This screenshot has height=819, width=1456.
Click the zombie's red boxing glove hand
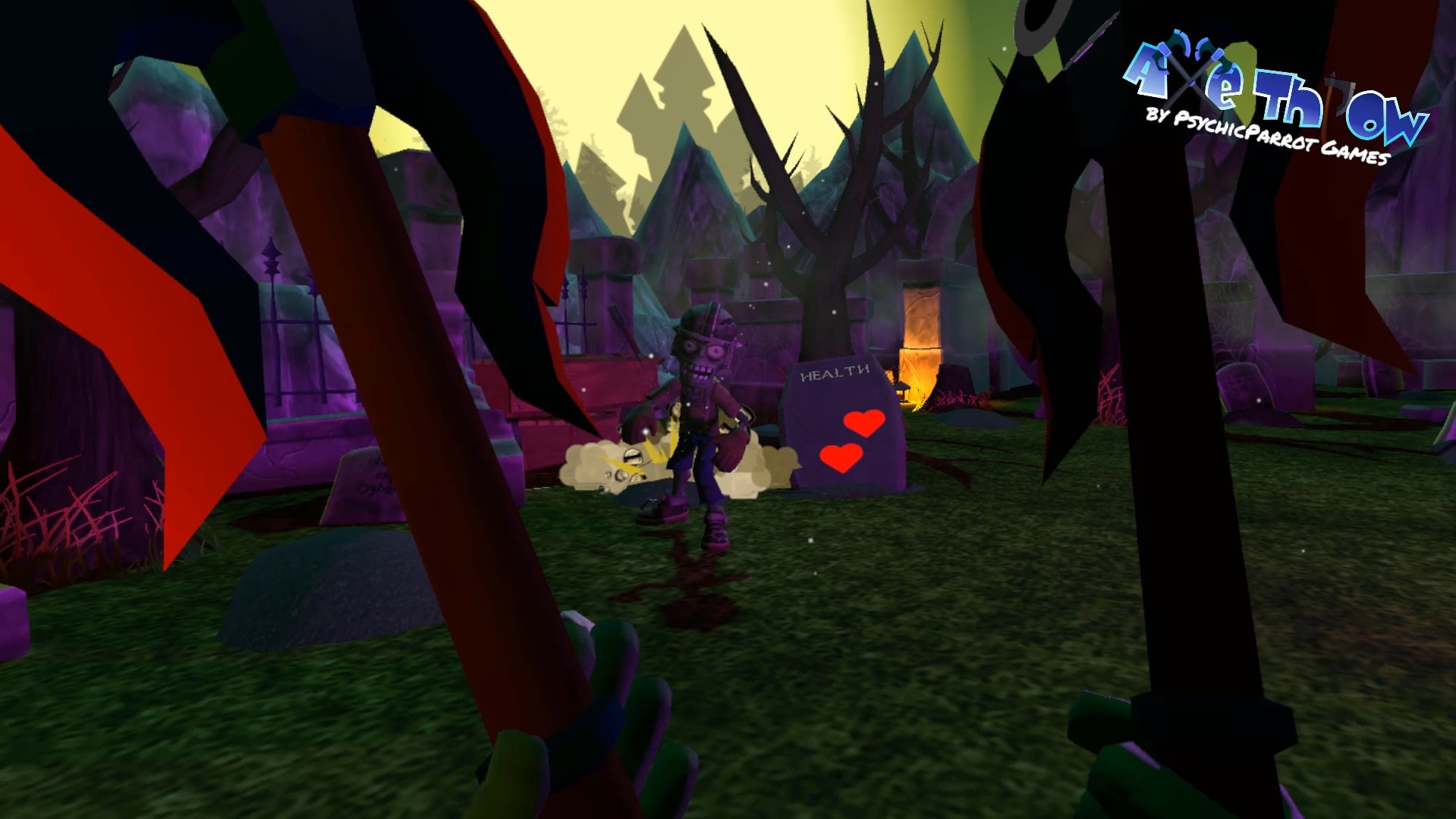732,447
